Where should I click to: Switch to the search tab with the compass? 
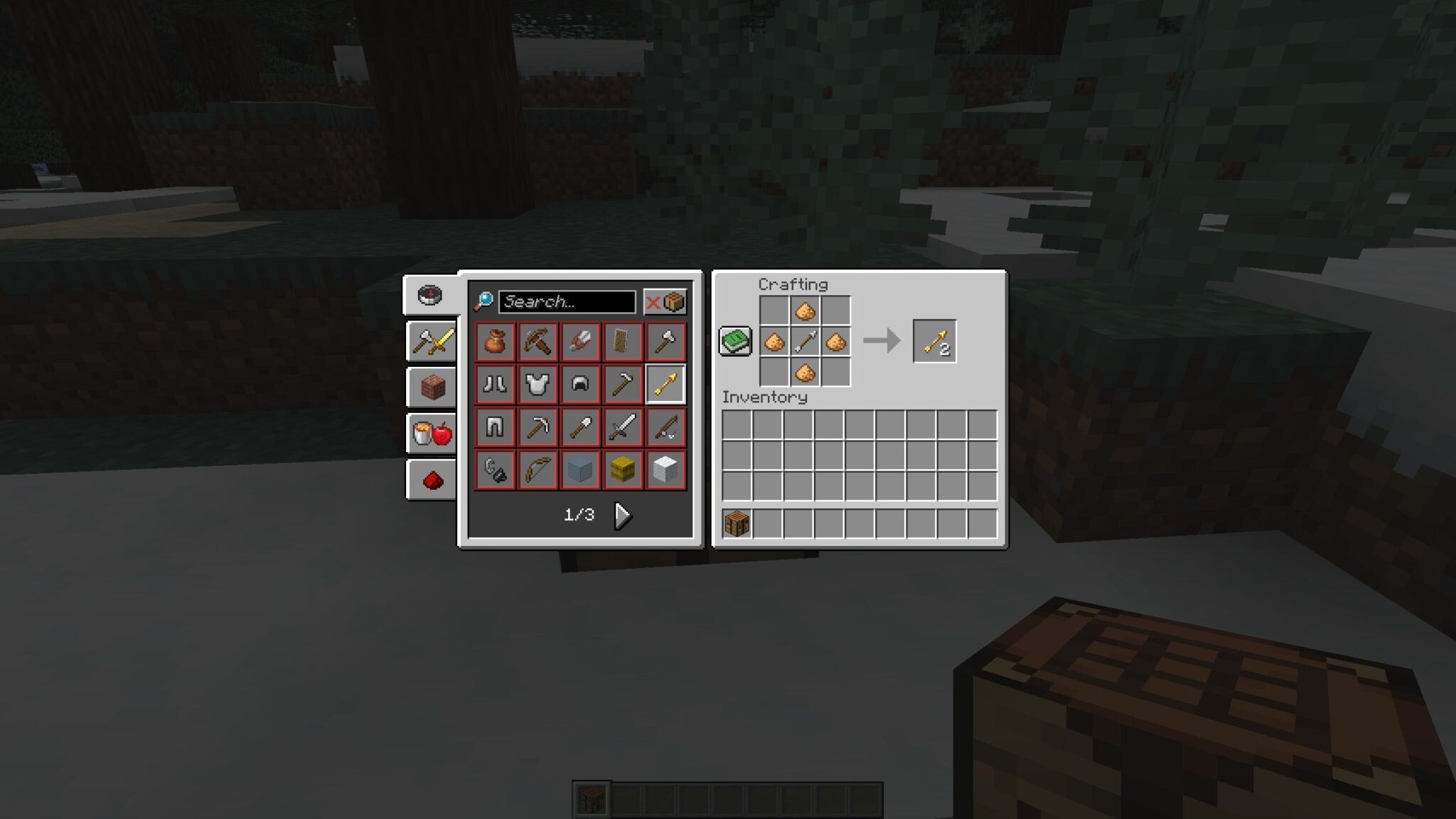click(430, 296)
